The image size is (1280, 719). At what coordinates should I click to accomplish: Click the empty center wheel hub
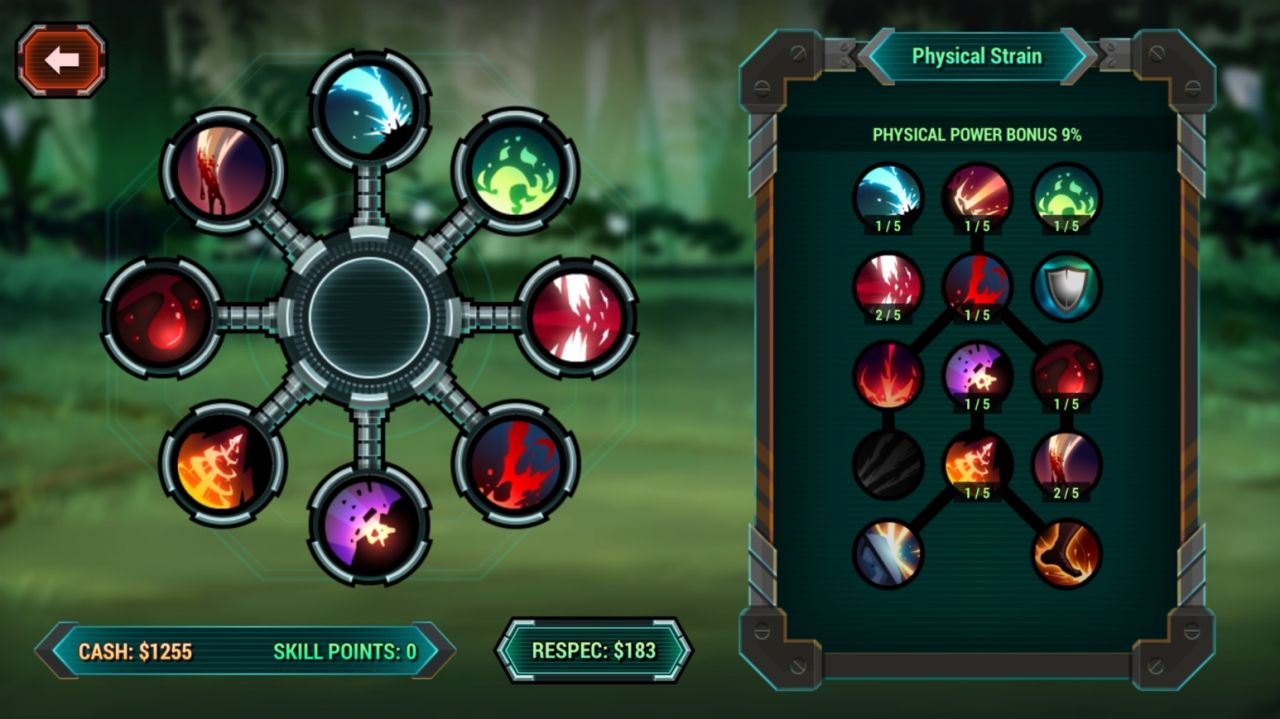pos(369,317)
